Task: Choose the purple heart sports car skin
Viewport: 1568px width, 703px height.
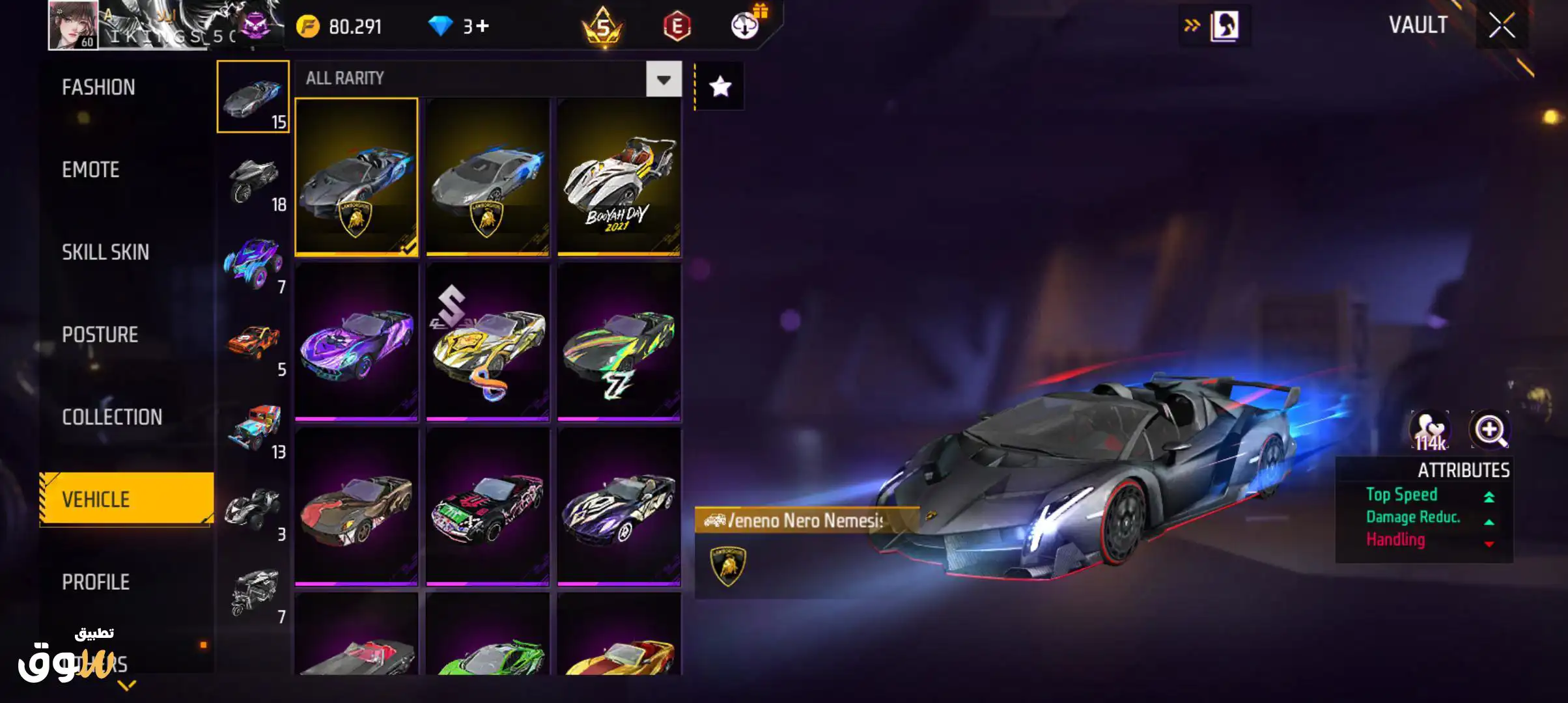Action: click(356, 342)
